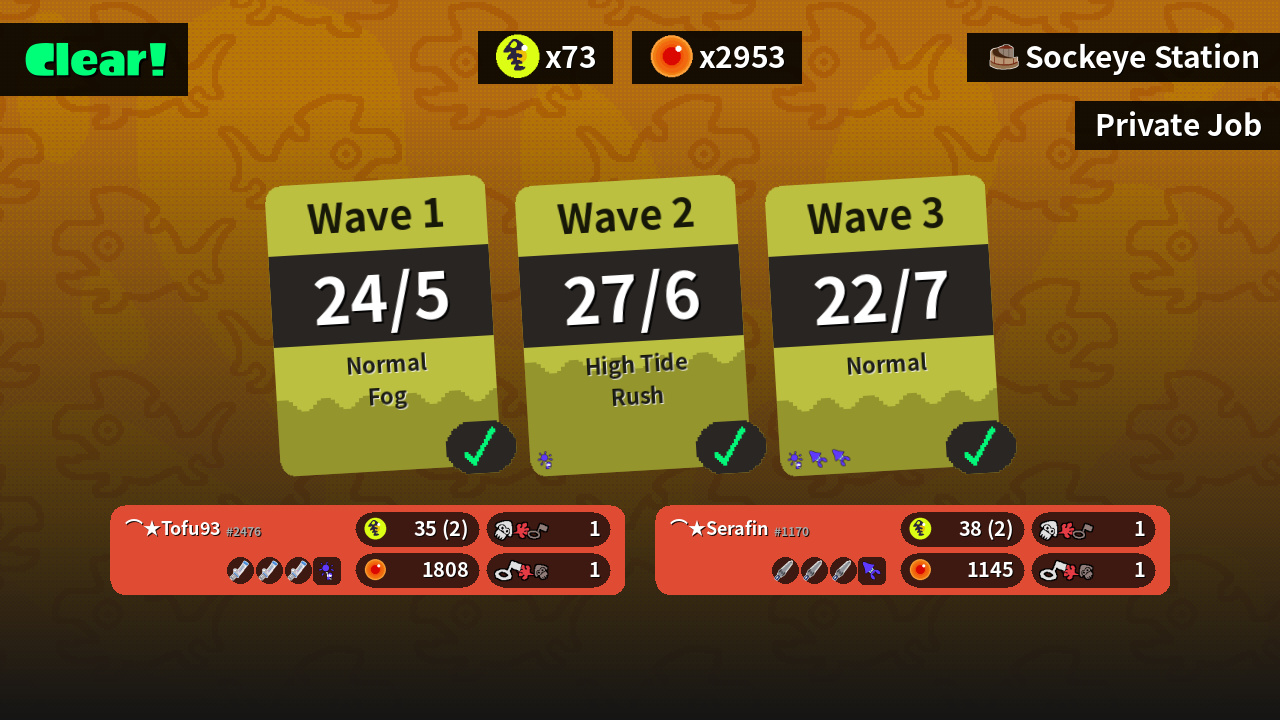Open Serafin's player result row
The image size is (1280, 720).
[912, 550]
